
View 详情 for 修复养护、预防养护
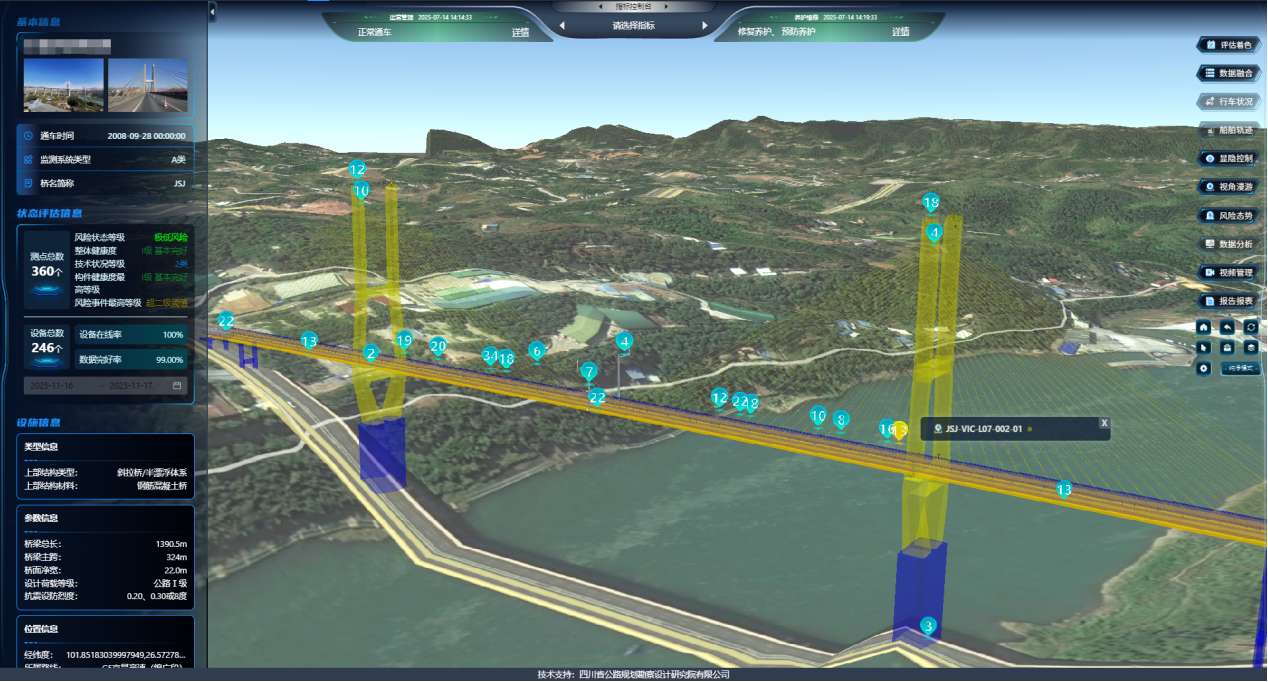tap(900, 32)
